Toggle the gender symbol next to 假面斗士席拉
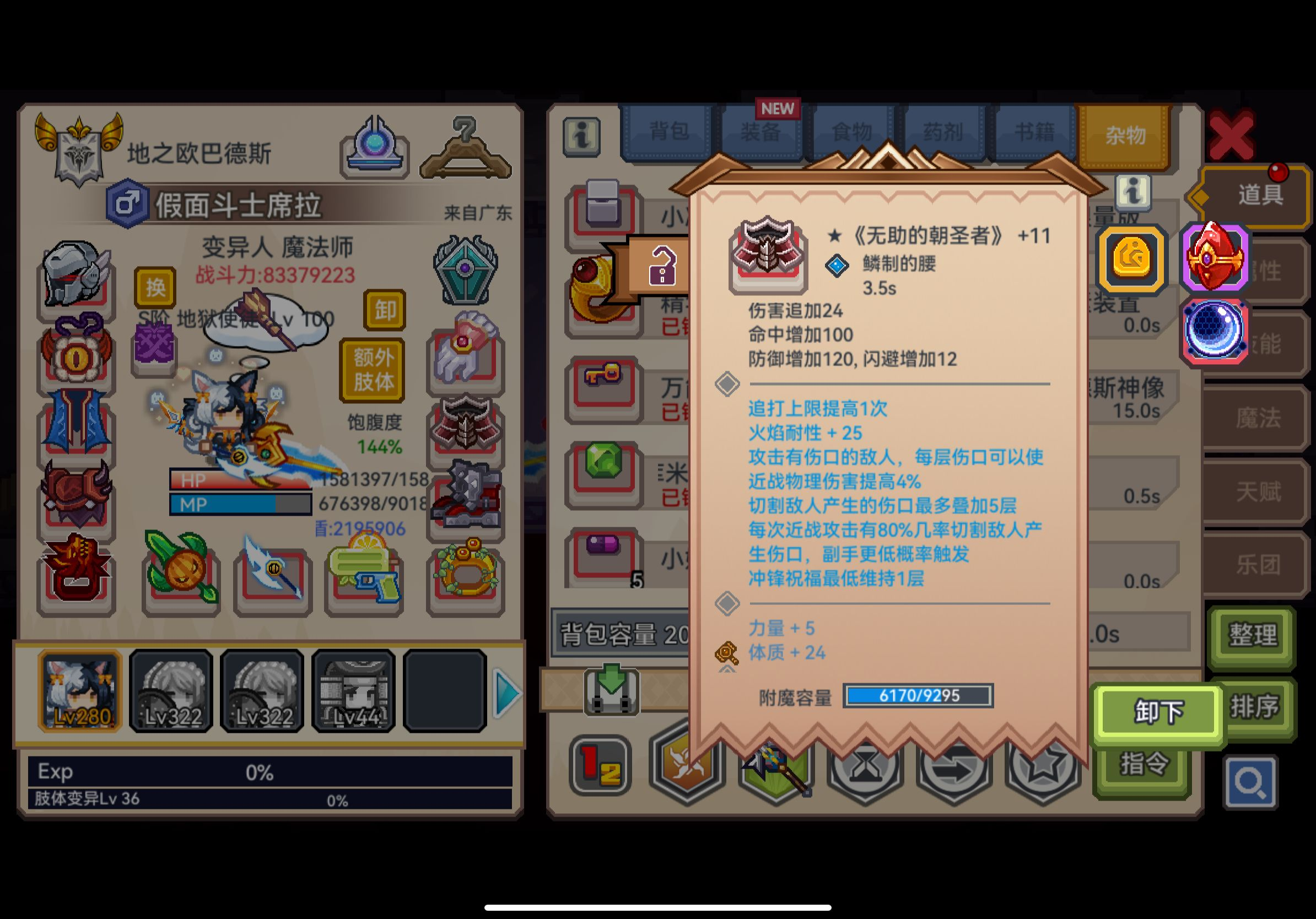 coord(127,203)
